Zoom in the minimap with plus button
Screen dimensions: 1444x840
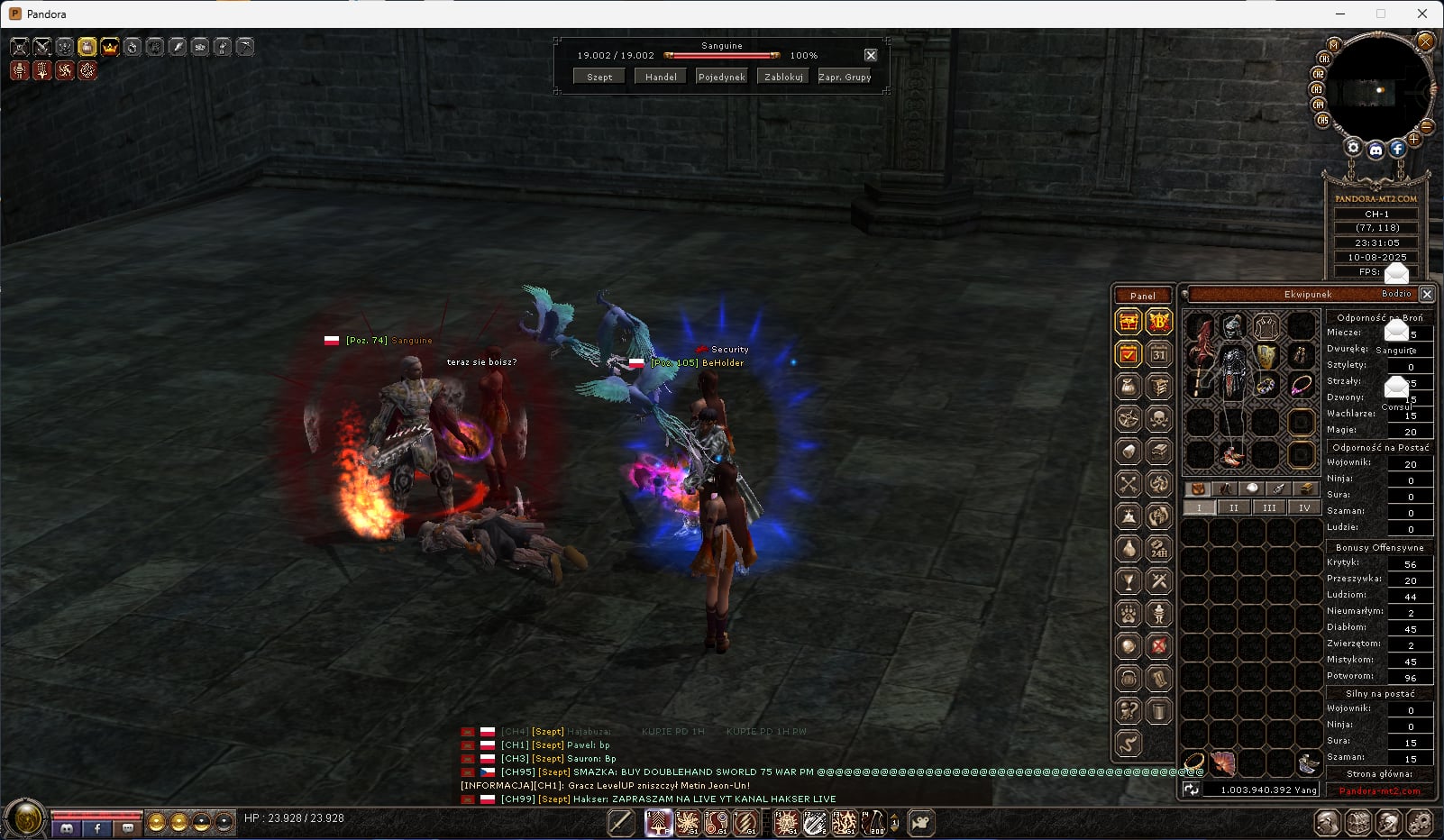point(1414,139)
